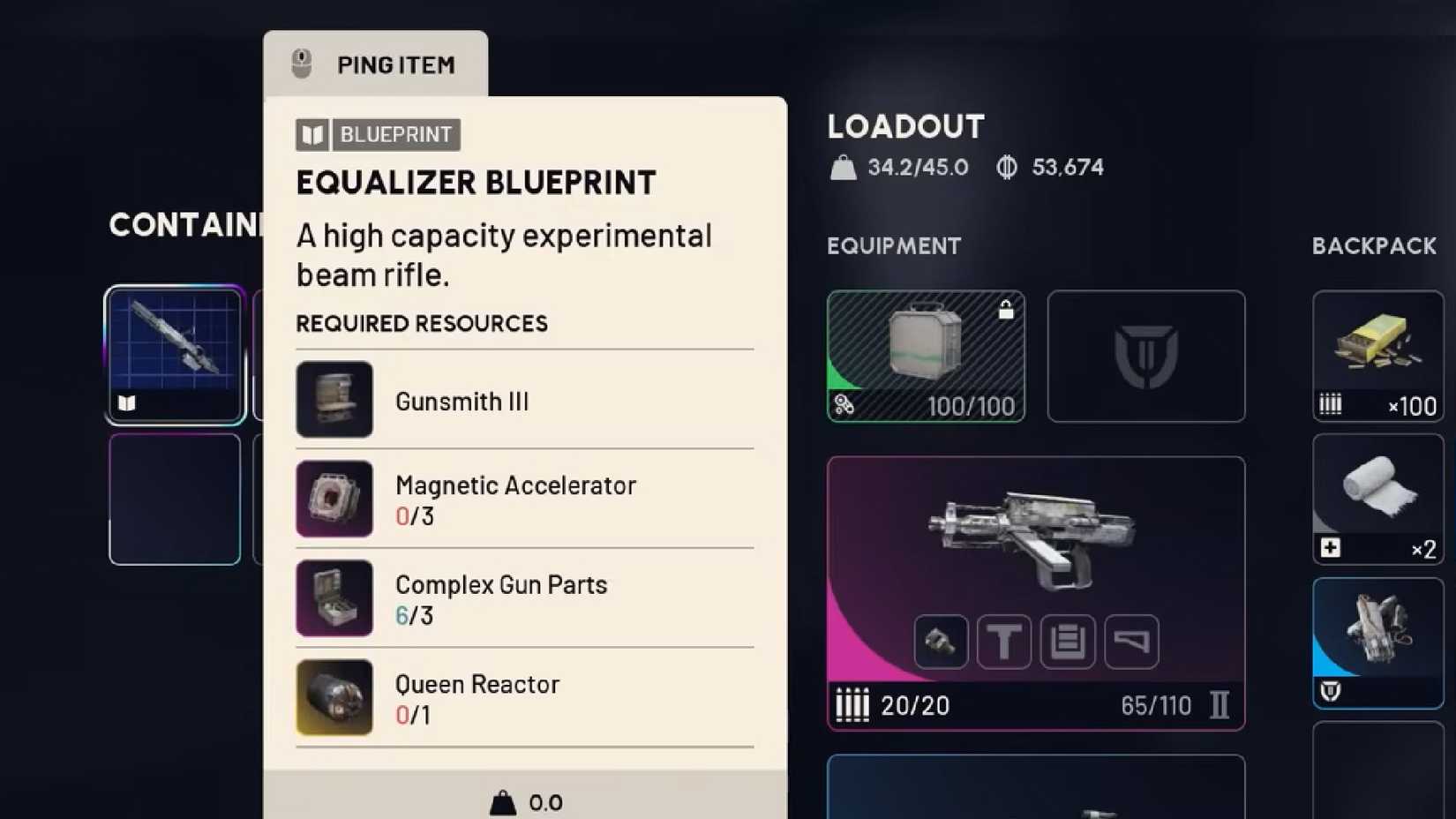This screenshot has width=1456, height=819.
Task: Click the Gunsmith III resource icon
Action: pyautogui.click(x=334, y=400)
